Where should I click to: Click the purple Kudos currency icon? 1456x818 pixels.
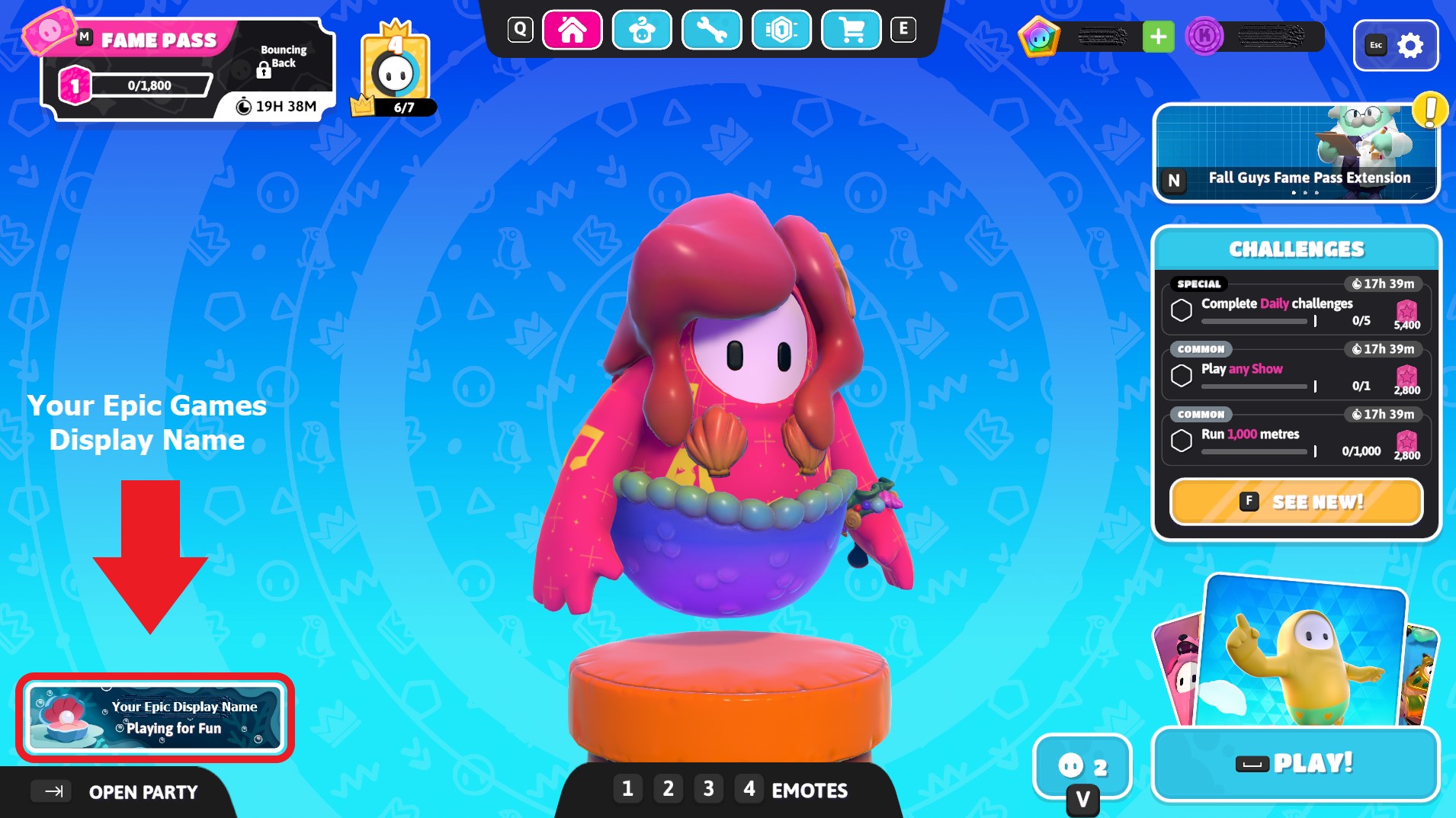point(1204,37)
